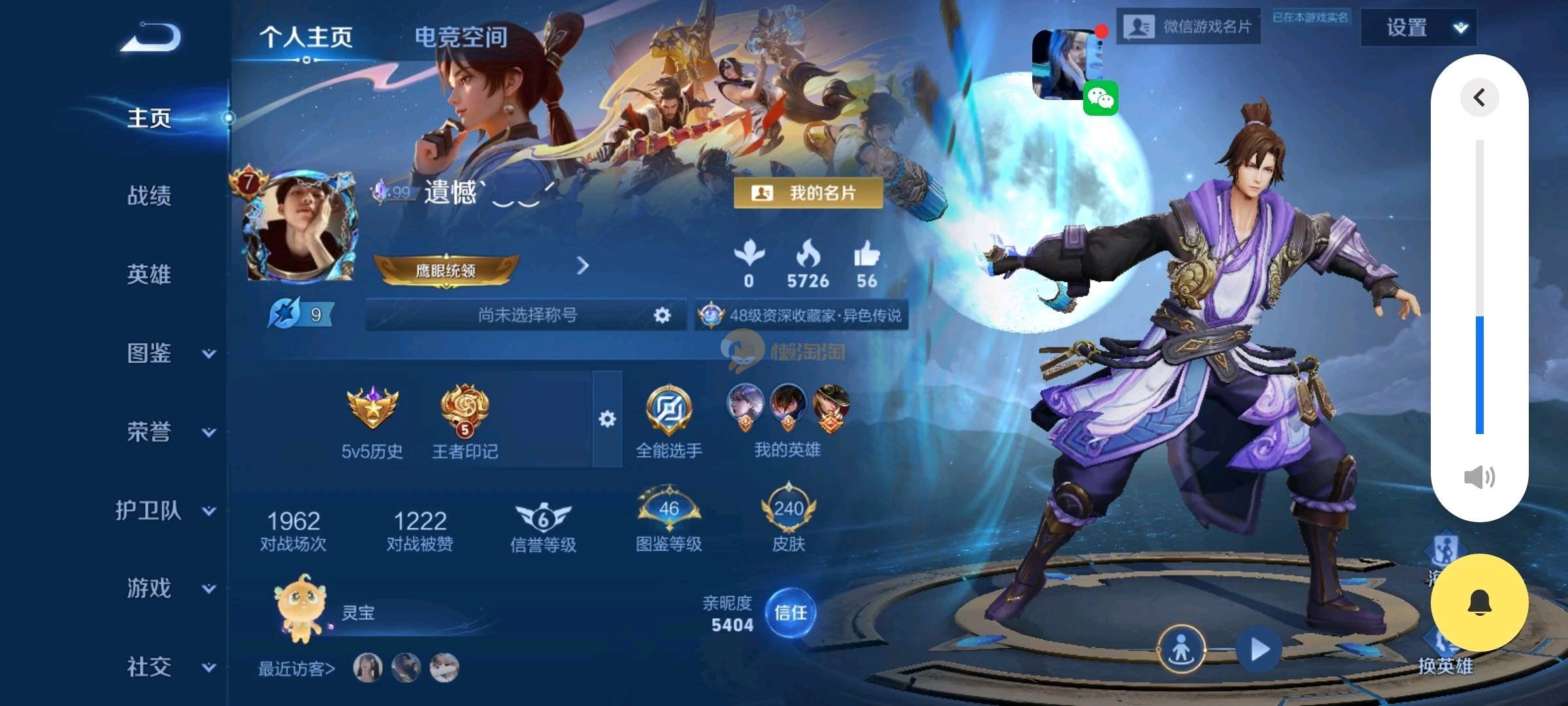Screen dimensions: 1568x706
Task: Select 英雄 in the side menu
Action: click(149, 274)
